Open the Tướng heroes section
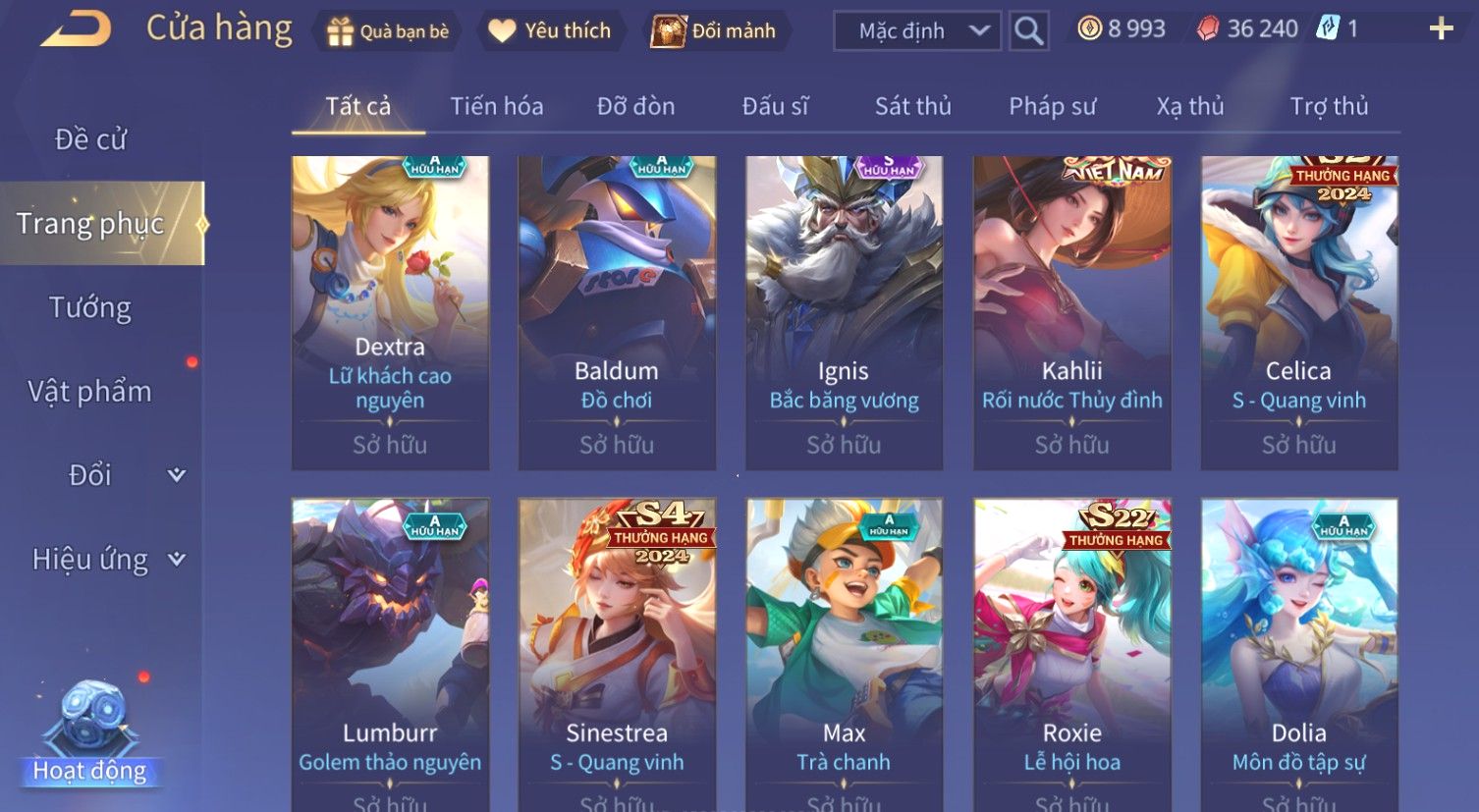The image size is (1479, 812). click(90, 308)
